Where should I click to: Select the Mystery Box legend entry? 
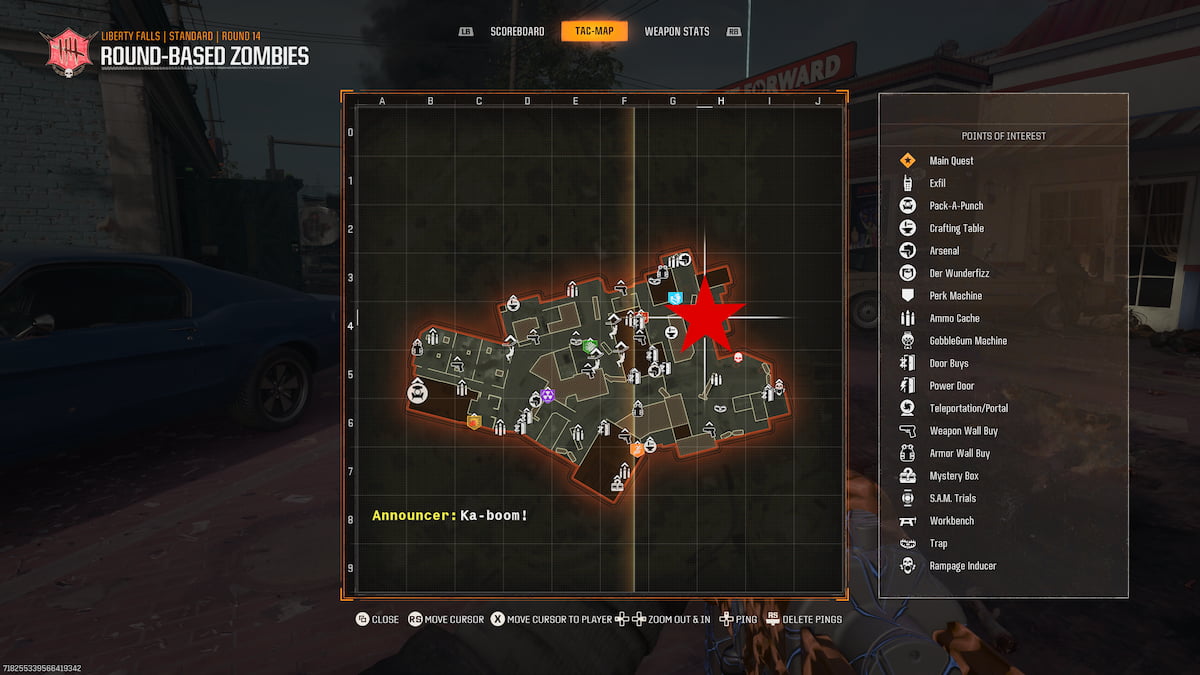[x=953, y=476]
